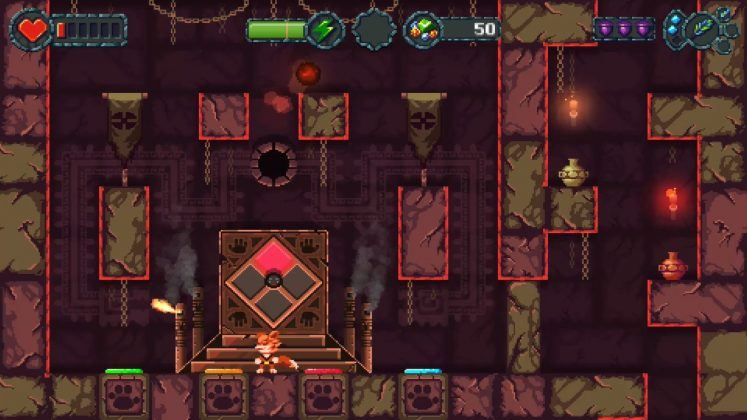Select the purple acorn collectibles indicator

624,29
